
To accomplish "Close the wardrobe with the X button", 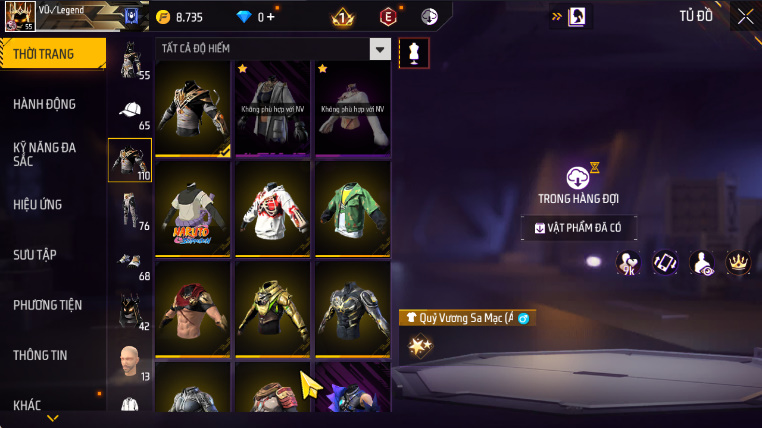I will pyautogui.click(x=745, y=16).
